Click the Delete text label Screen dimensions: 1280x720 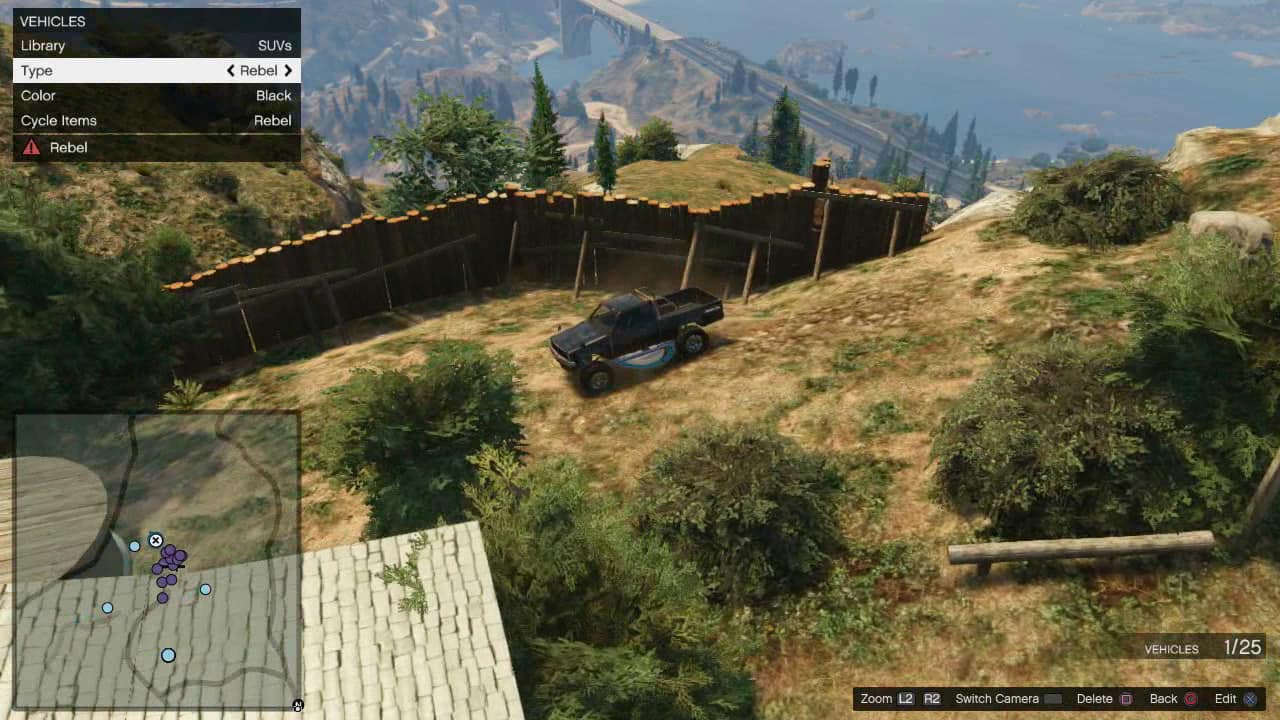pyautogui.click(x=1094, y=699)
